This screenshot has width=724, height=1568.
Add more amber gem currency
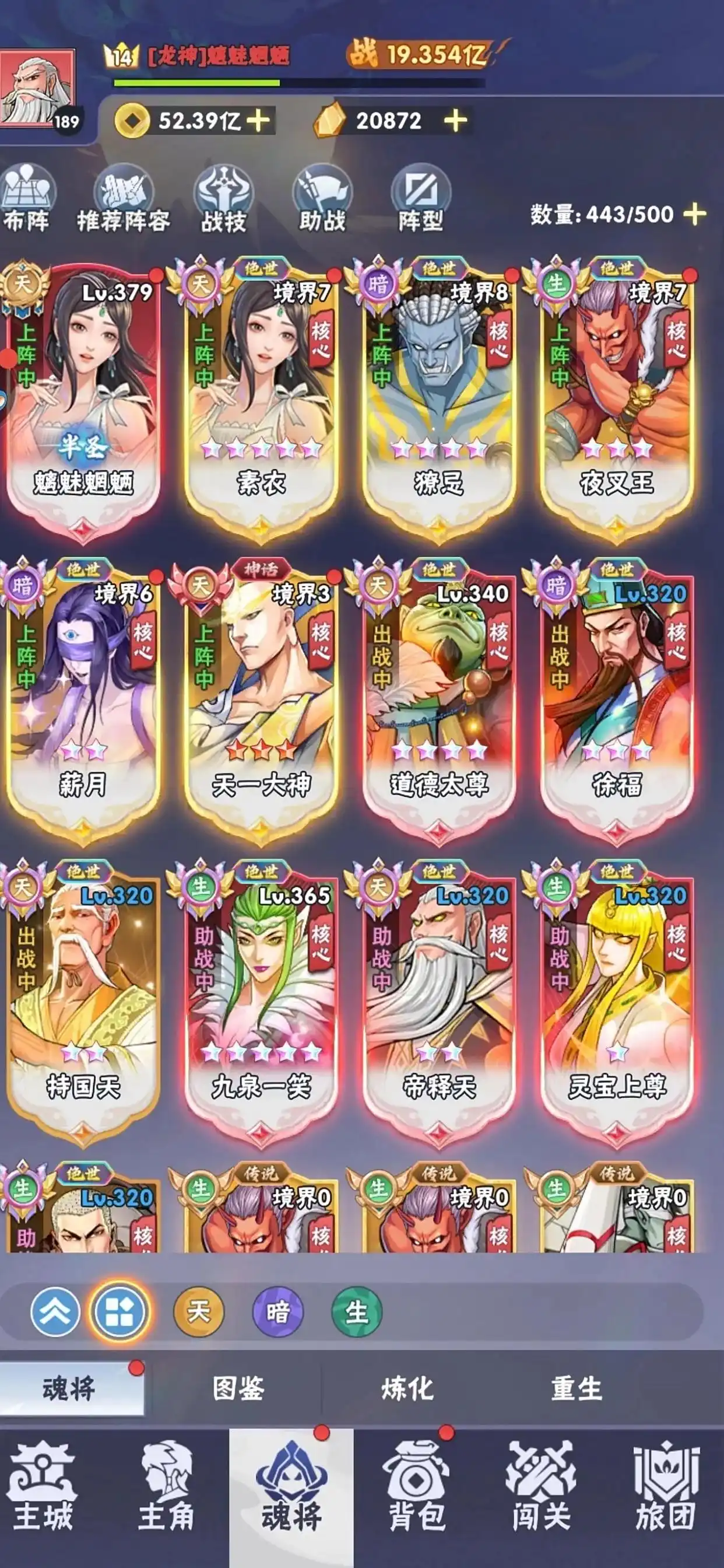[455, 121]
